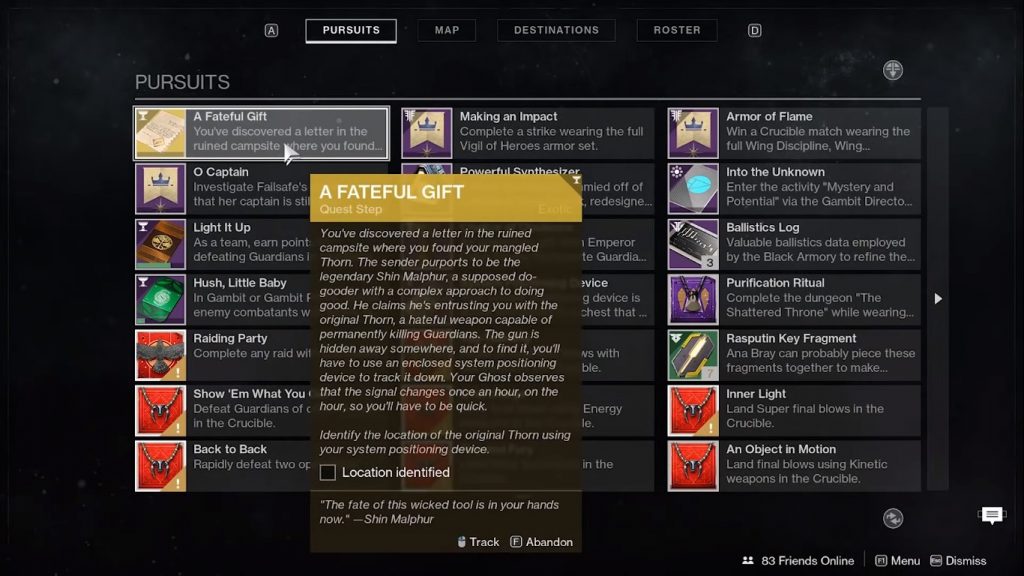Select the Inner Light bounty
Image resolution: width=1024 pixels, height=576 pixels.
coord(794,410)
